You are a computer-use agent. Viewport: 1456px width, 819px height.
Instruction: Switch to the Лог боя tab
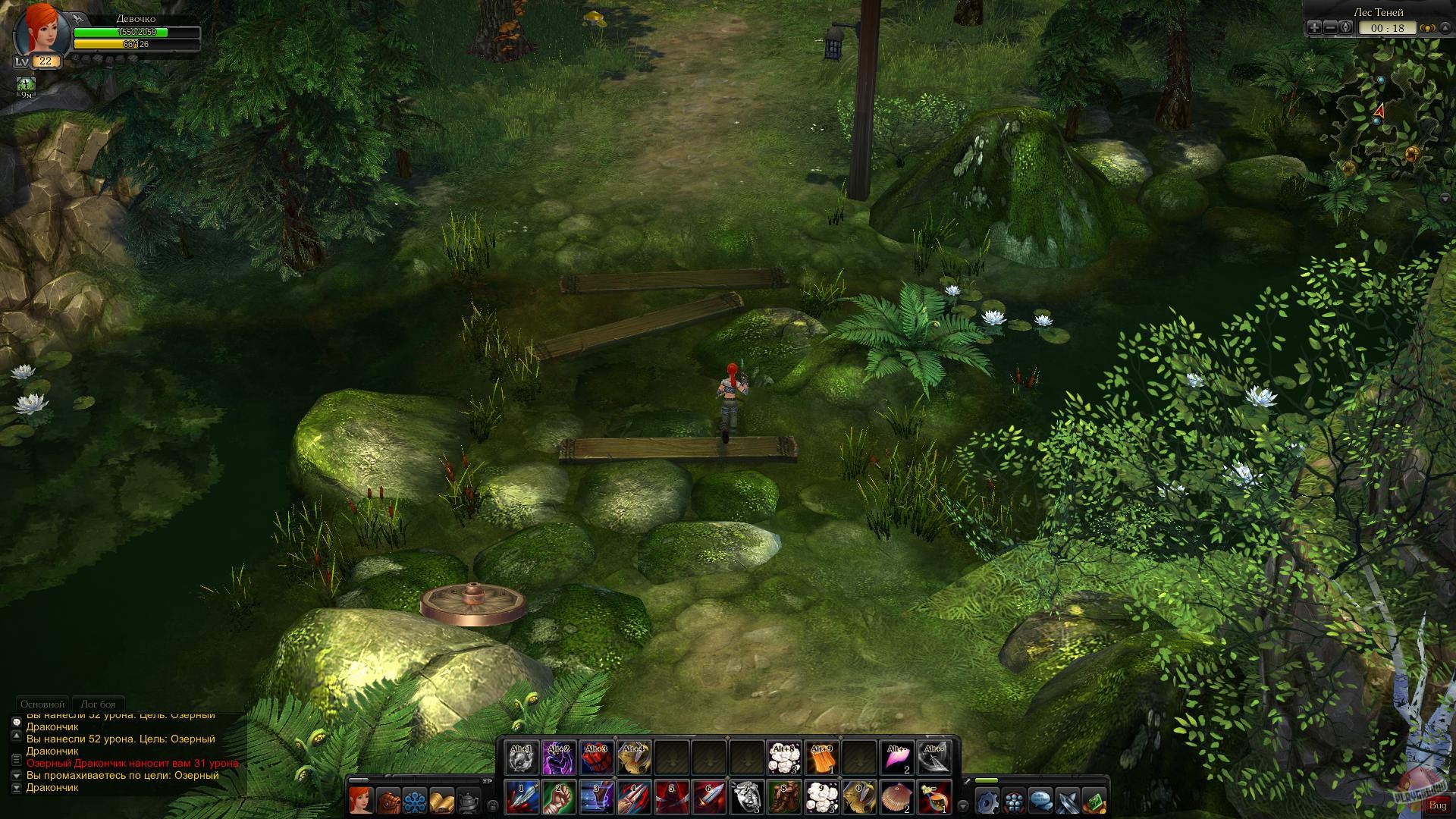99,704
